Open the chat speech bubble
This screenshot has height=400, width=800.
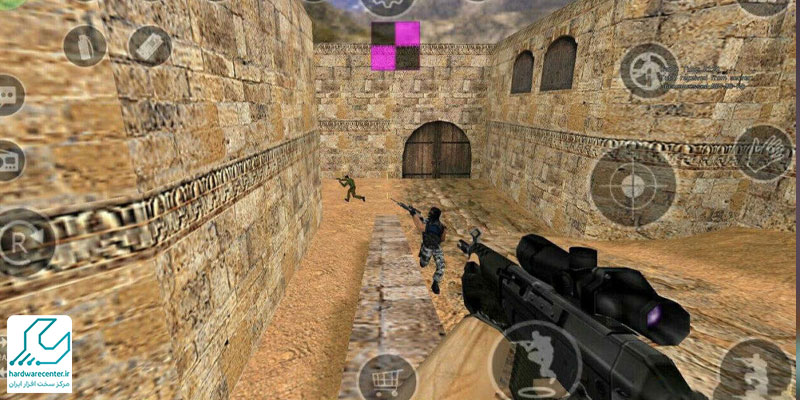pos(8,95)
